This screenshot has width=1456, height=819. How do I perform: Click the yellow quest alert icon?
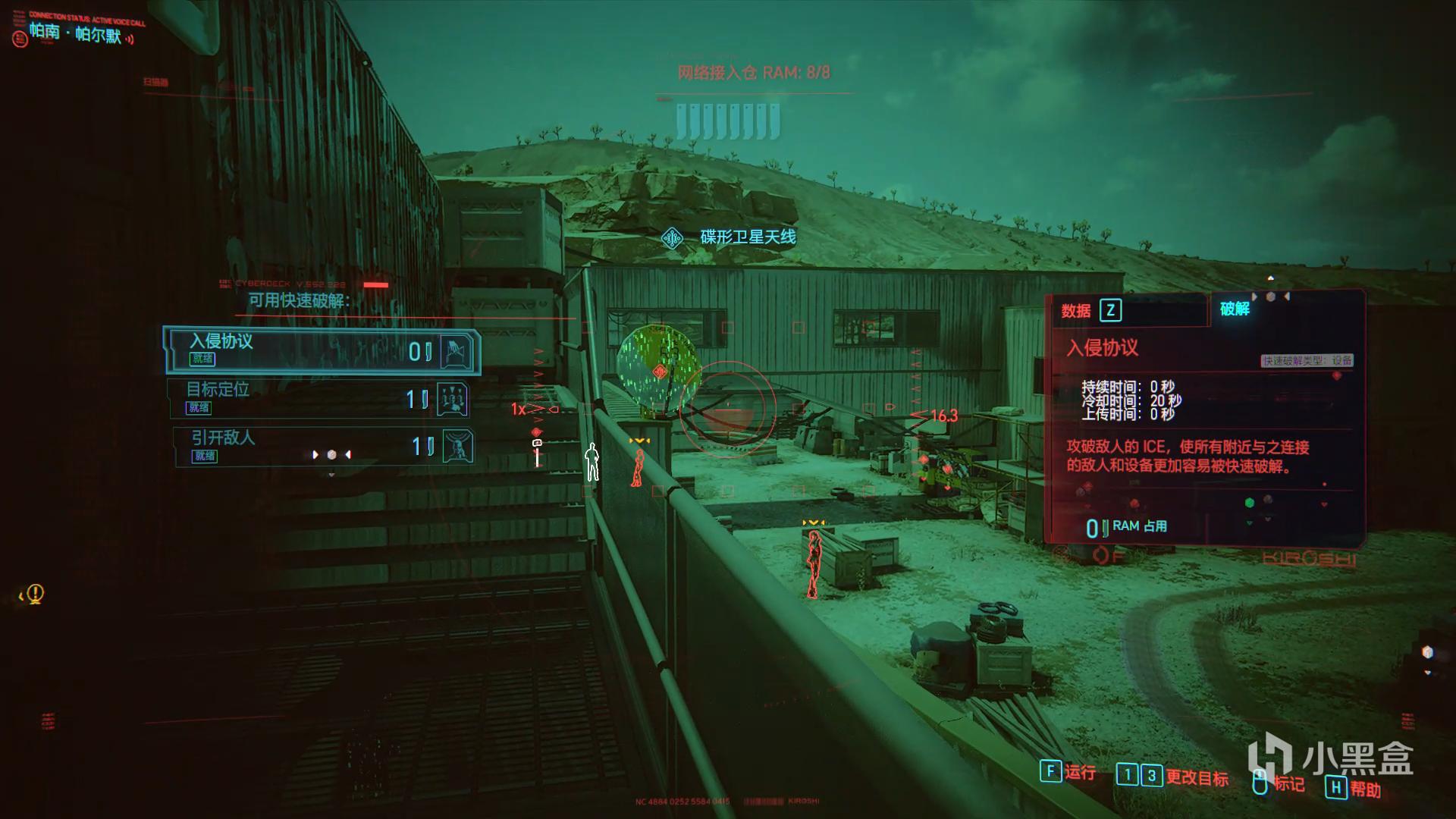(35, 594)
